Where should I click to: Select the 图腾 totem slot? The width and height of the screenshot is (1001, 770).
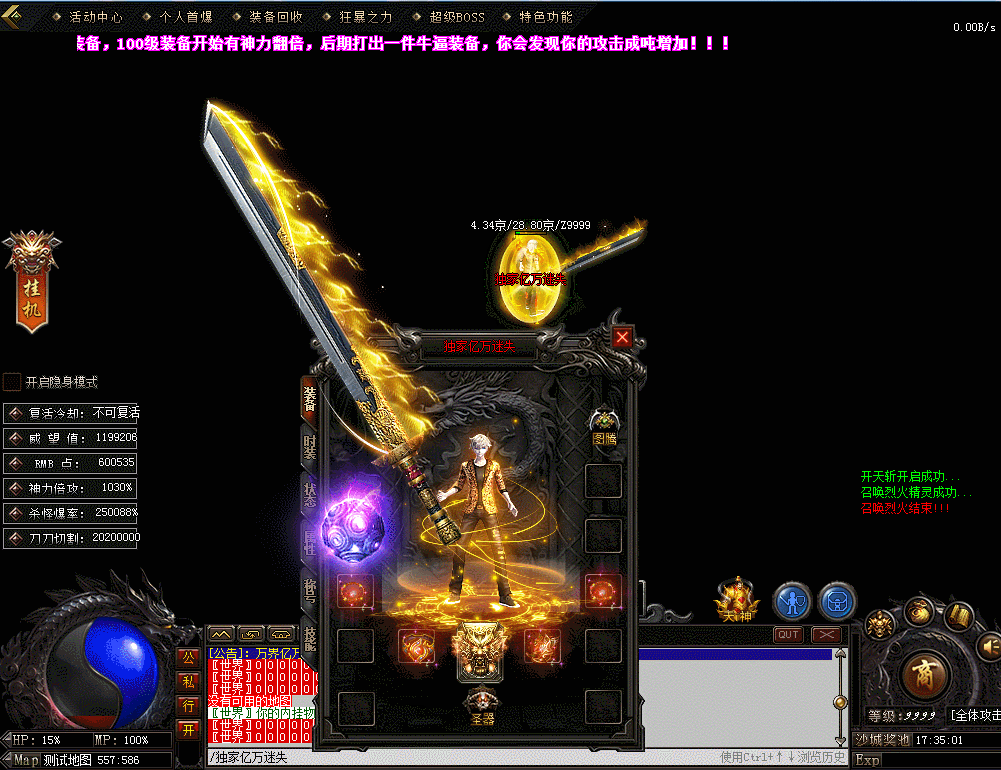pyautogui.click(x=604, y=426)
